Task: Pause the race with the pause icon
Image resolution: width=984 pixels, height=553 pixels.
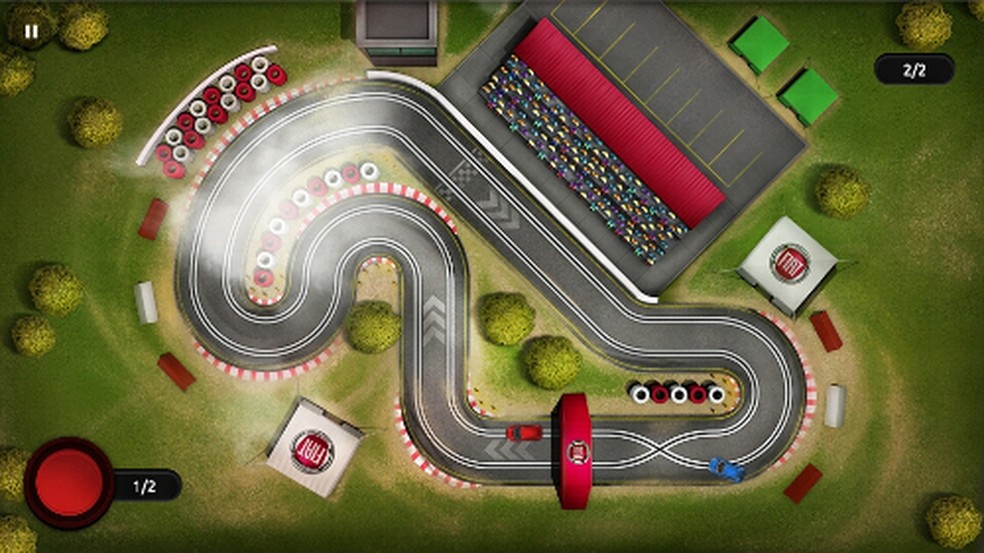Action: (x=31, y=31)
